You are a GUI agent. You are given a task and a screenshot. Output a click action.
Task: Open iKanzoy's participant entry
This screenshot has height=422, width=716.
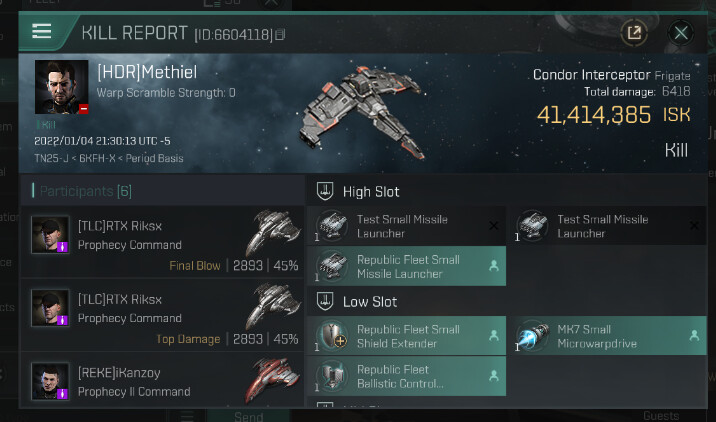162,382
